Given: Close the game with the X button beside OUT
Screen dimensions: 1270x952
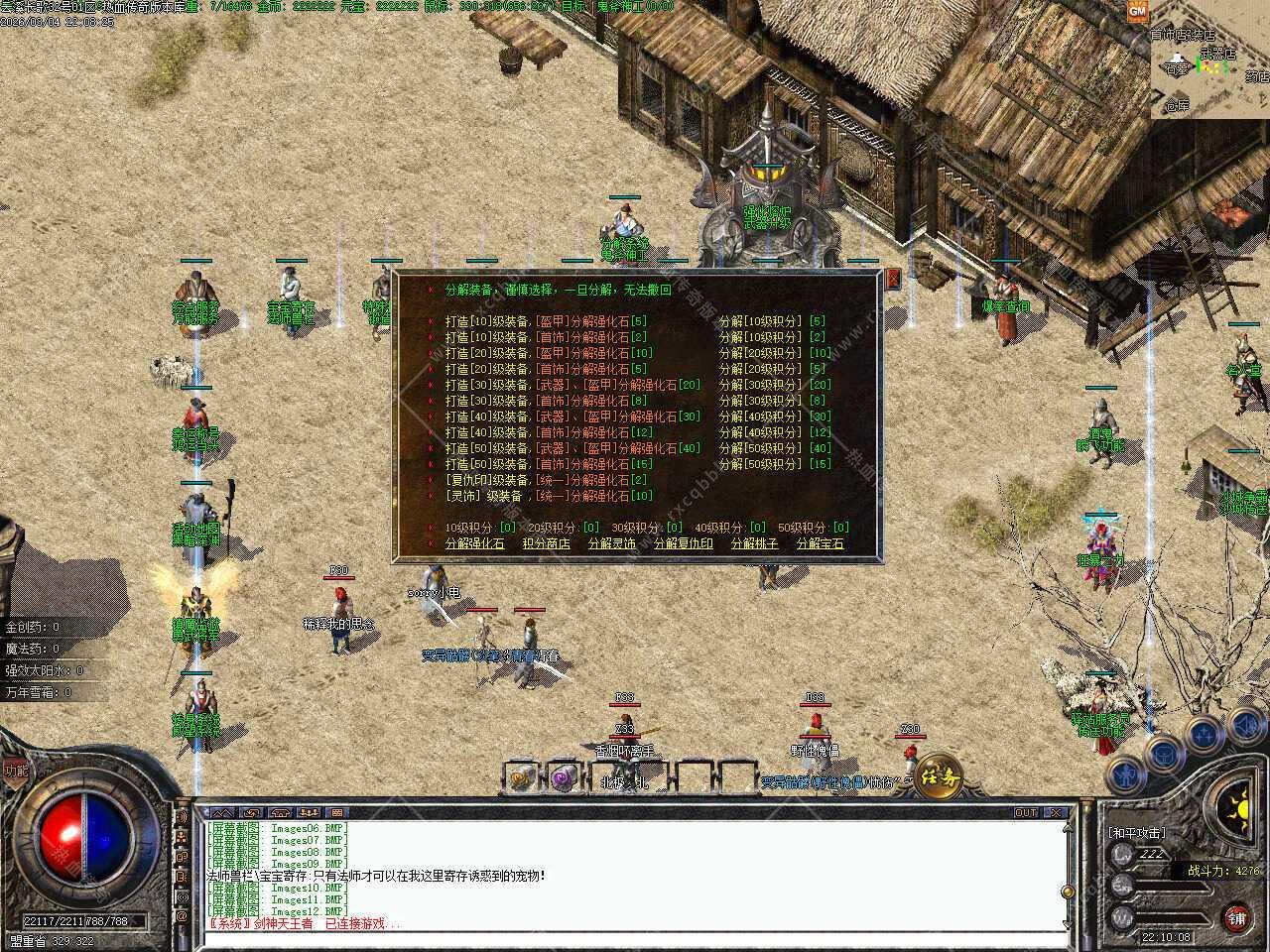Looking at the screenshot, I should [x=1056, y=812].
